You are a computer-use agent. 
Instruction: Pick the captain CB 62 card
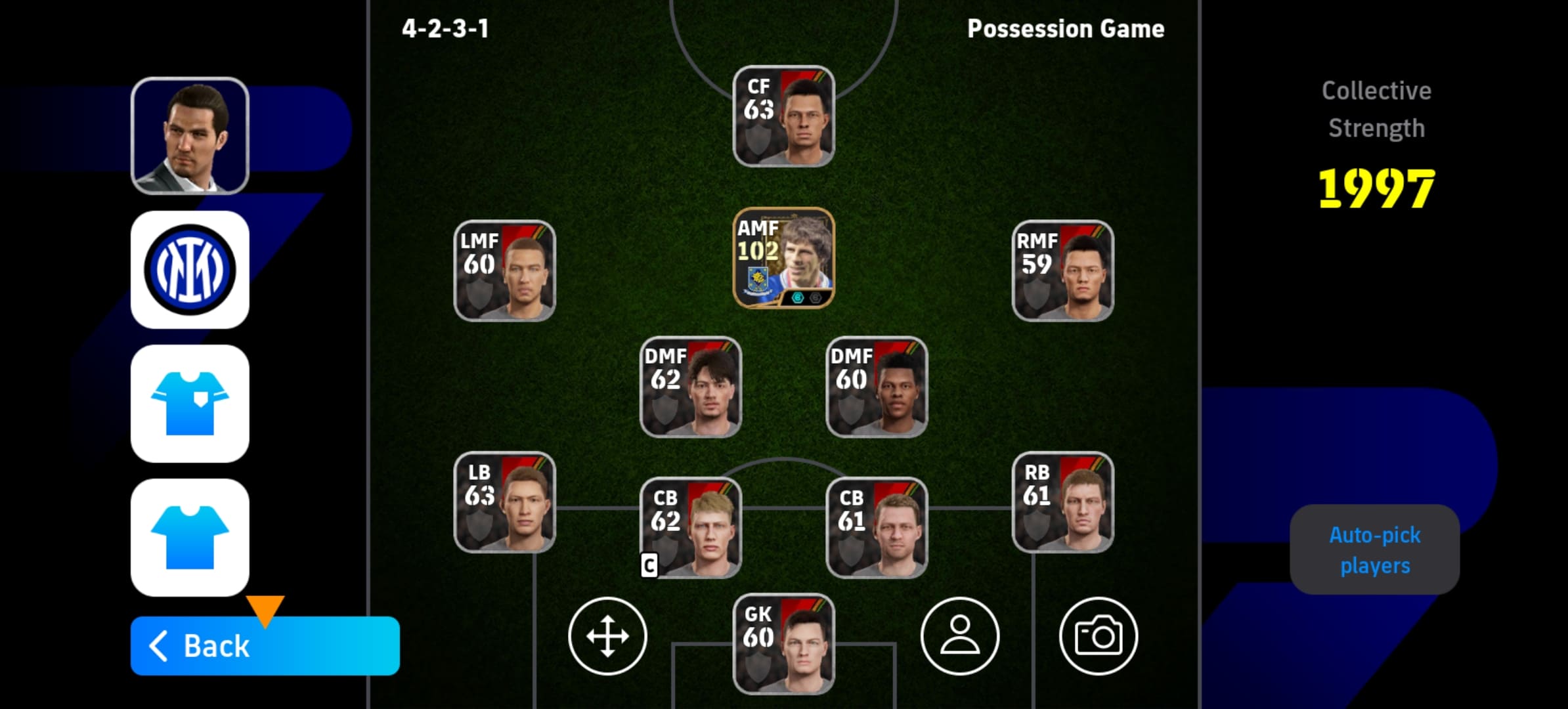[x=691, y=528]
